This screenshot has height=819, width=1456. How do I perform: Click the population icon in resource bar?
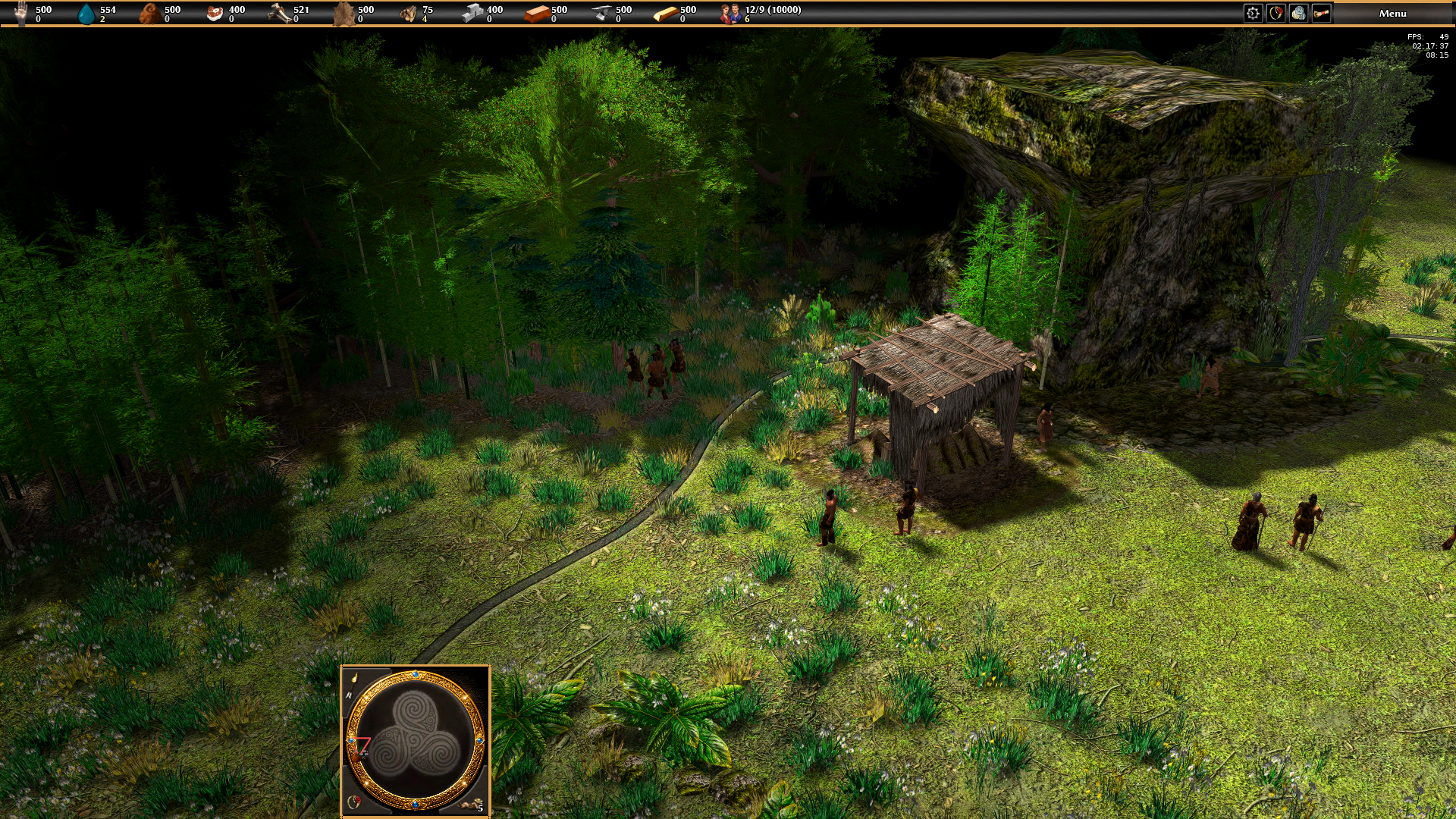coord(730,13)
